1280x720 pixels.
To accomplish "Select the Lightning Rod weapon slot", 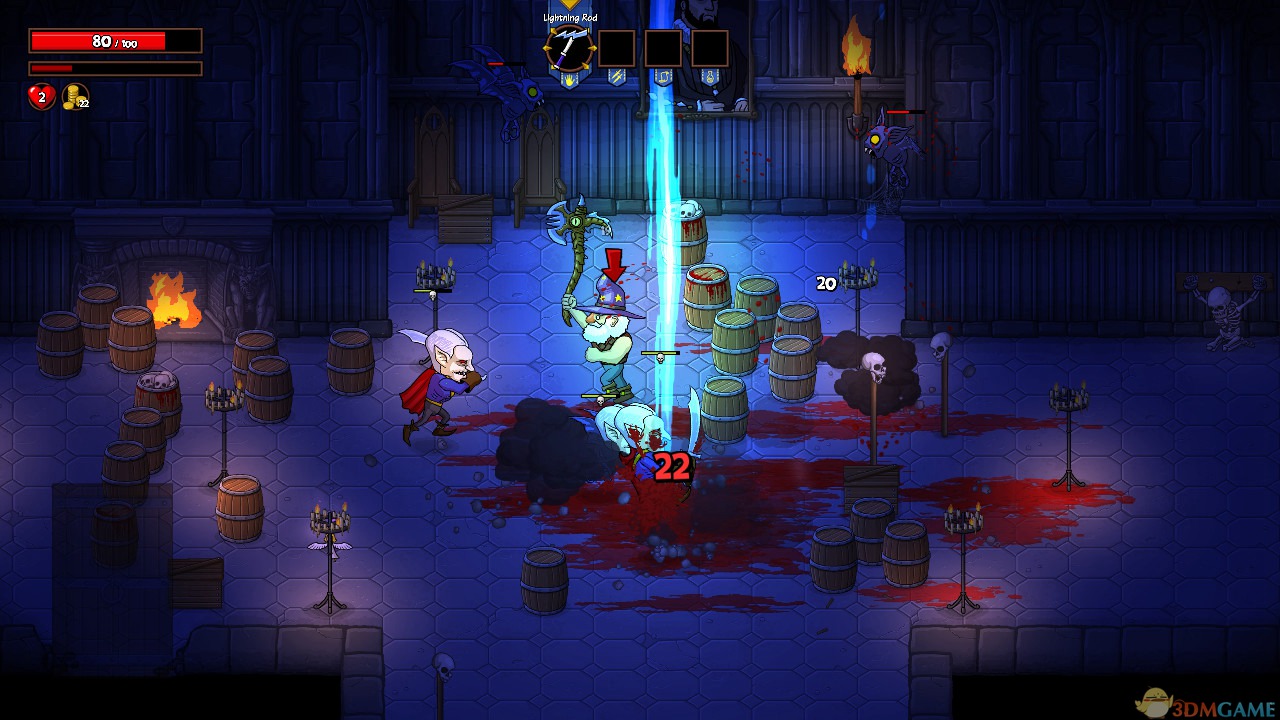I will pos(569,48).
